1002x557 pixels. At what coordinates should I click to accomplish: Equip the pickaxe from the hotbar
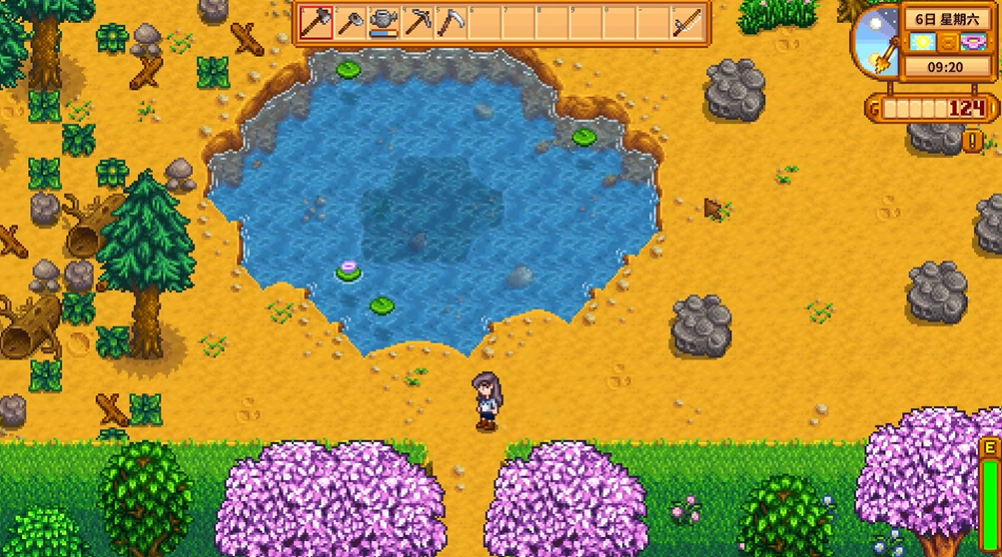(x=417, y=22)
